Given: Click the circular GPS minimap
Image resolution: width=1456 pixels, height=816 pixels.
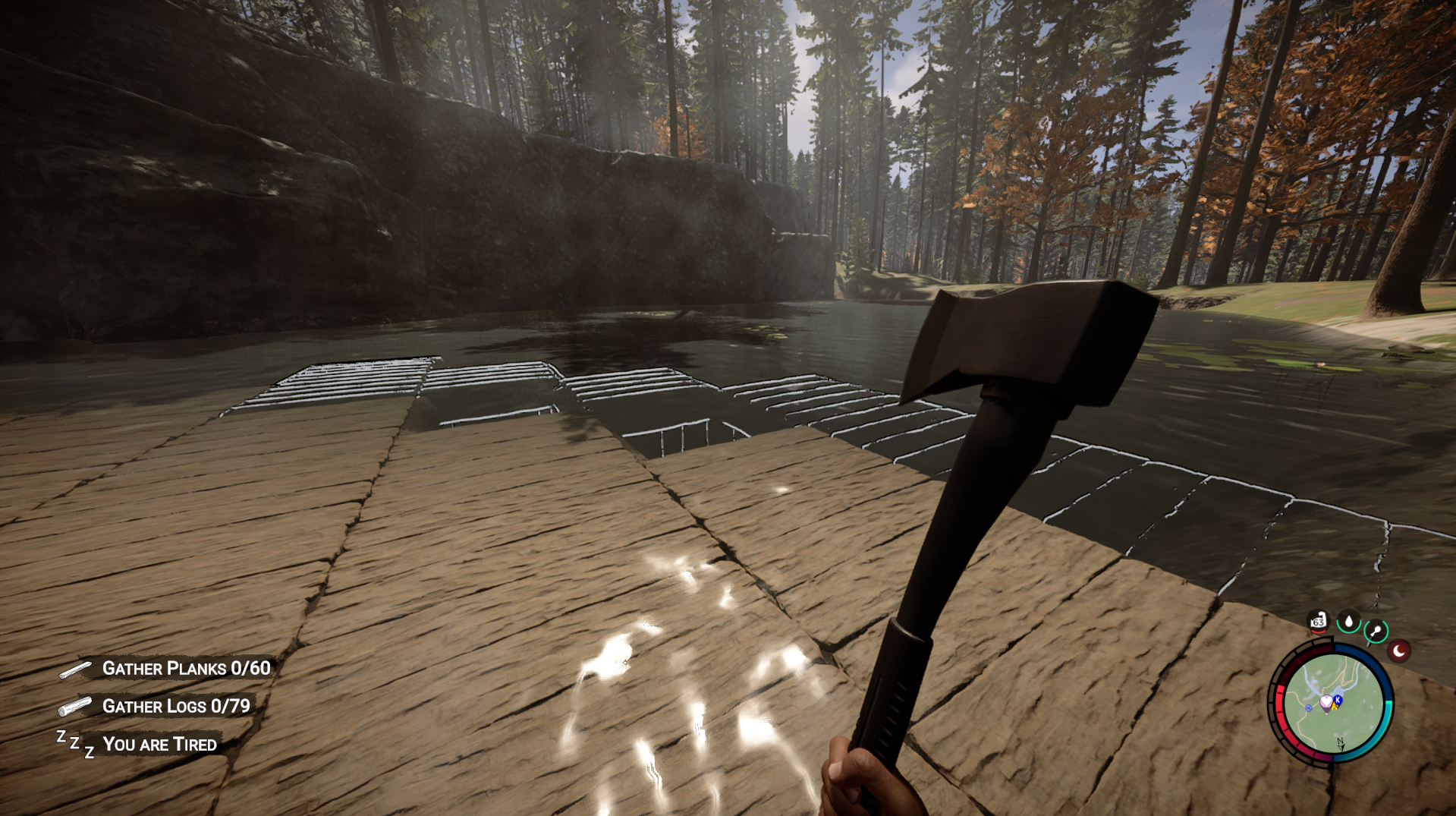Looking at the screenshot, I should point(1332,705).
